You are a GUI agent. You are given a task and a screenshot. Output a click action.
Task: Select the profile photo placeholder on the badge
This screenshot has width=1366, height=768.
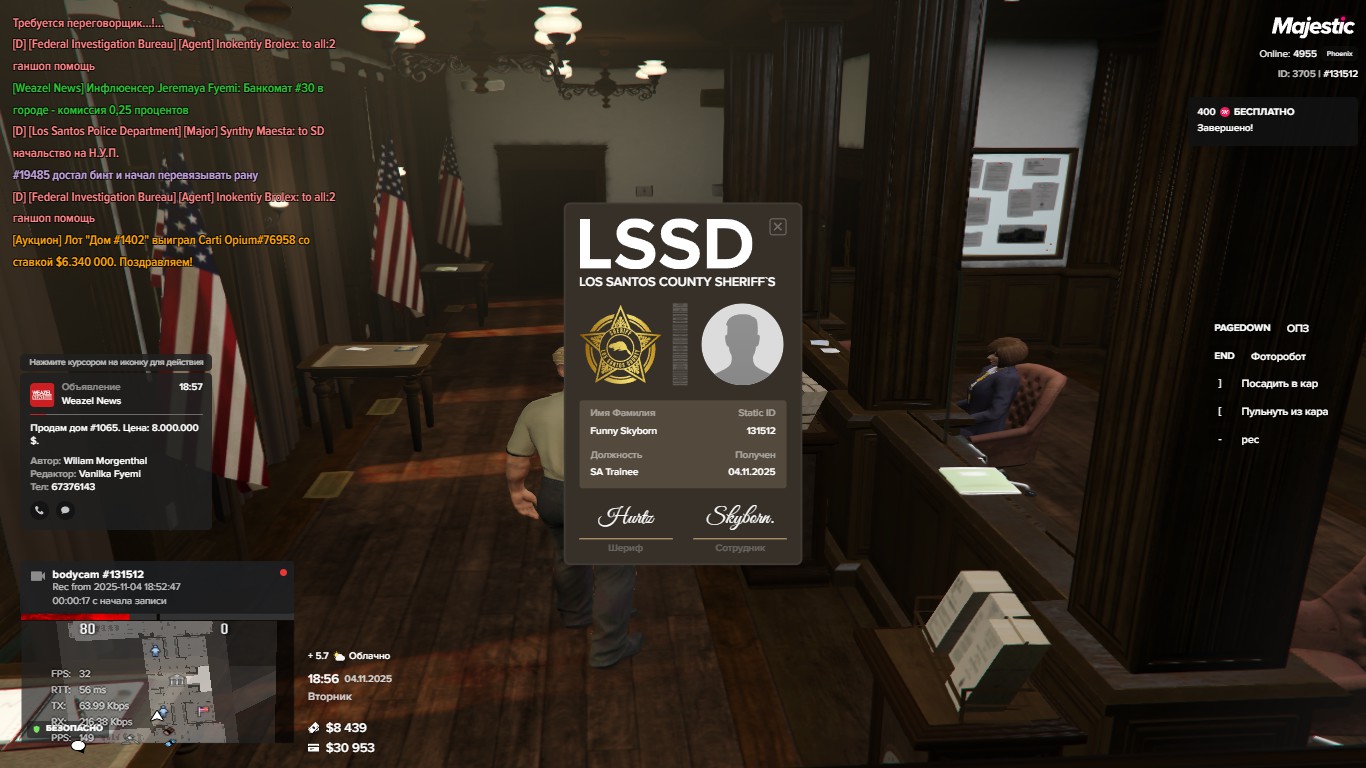point(742,344)
